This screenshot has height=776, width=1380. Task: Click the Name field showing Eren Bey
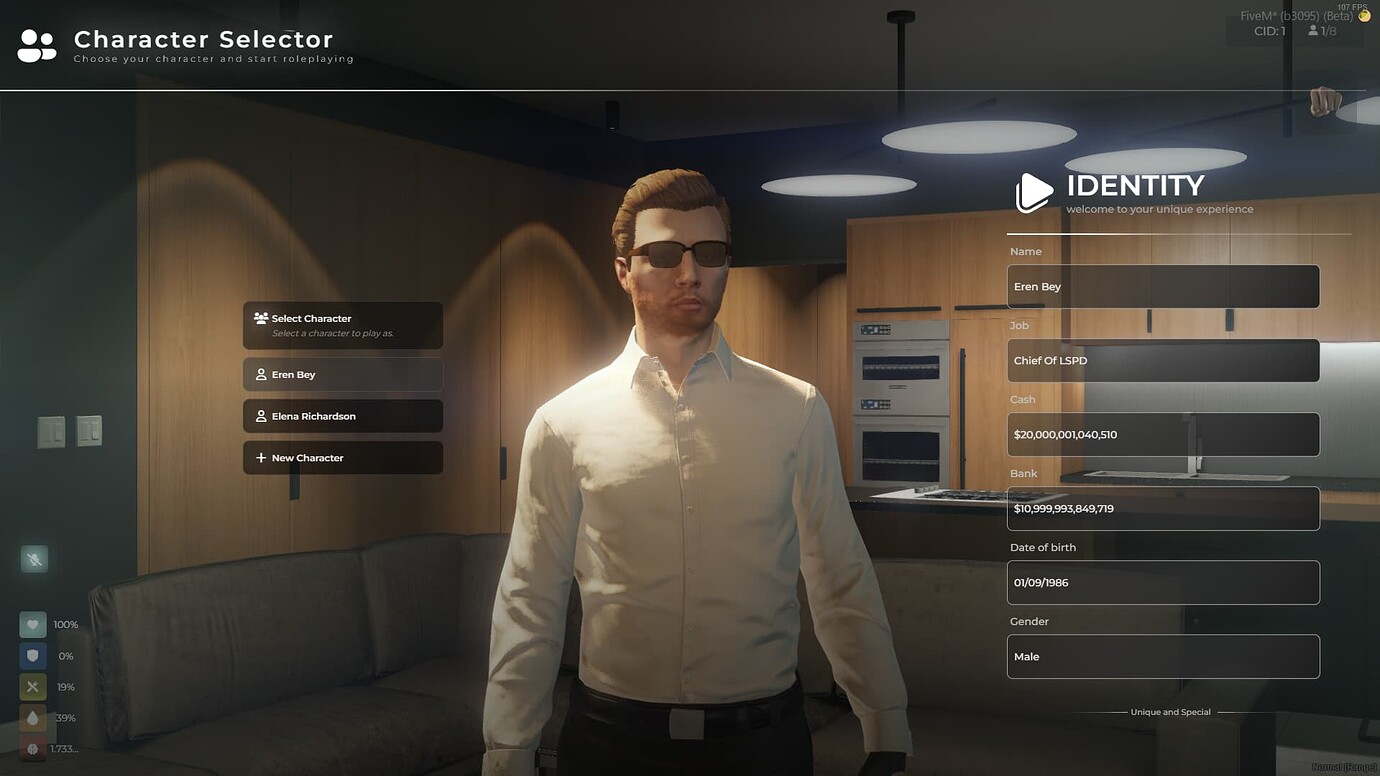click(x=1163, y=286)
